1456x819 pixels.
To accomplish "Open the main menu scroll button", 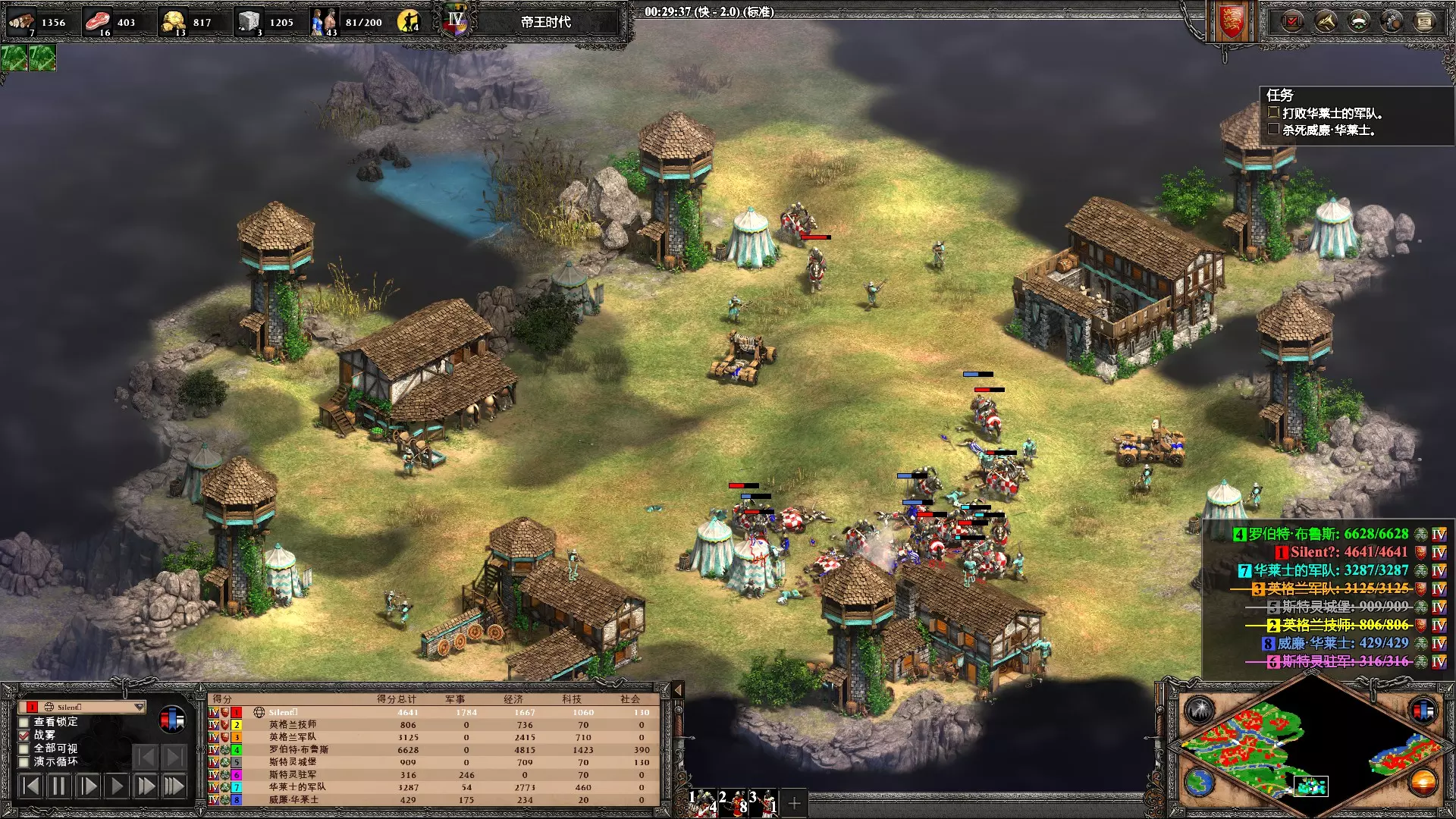I will [1424, 21].
